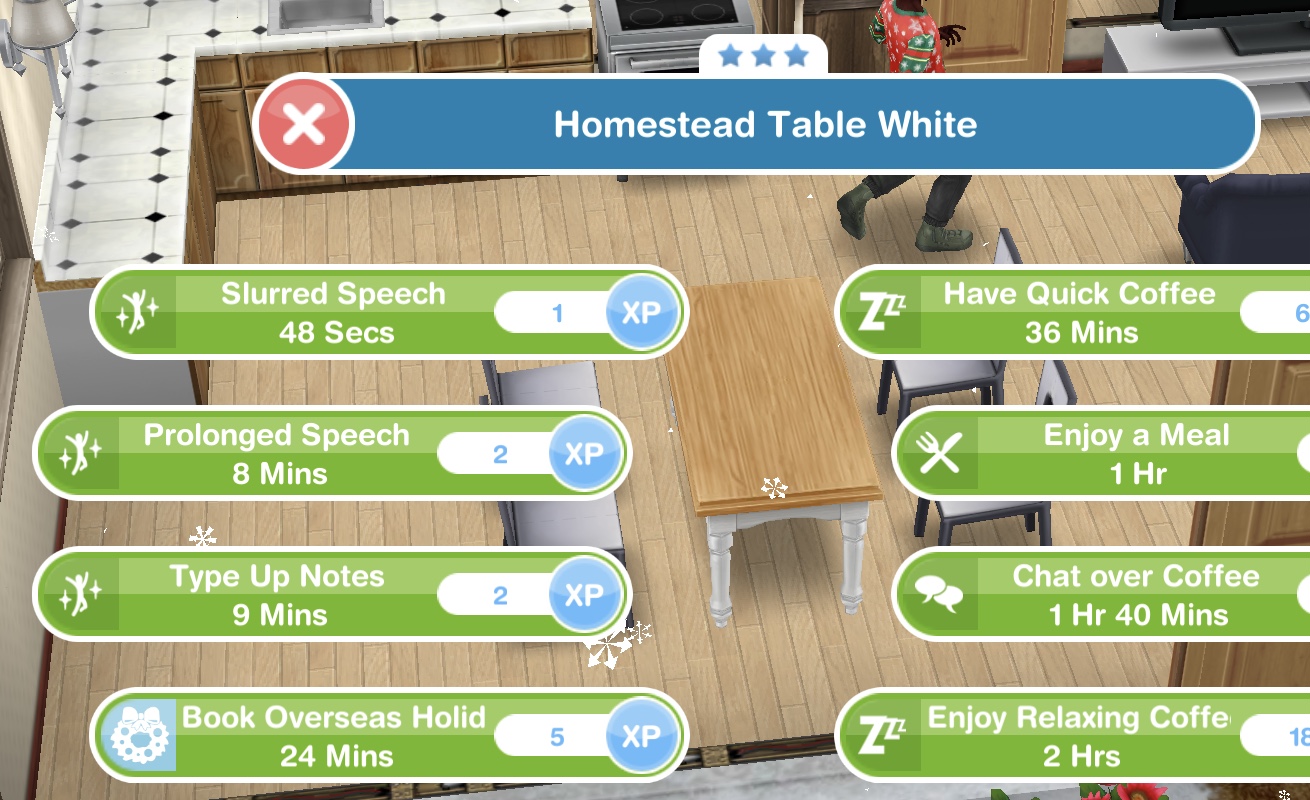Viewport: 1310px width, 800px height.
Task: Pick the Book Overseas Holiday action
Action: pyautogui.click(x=333, y=736)
